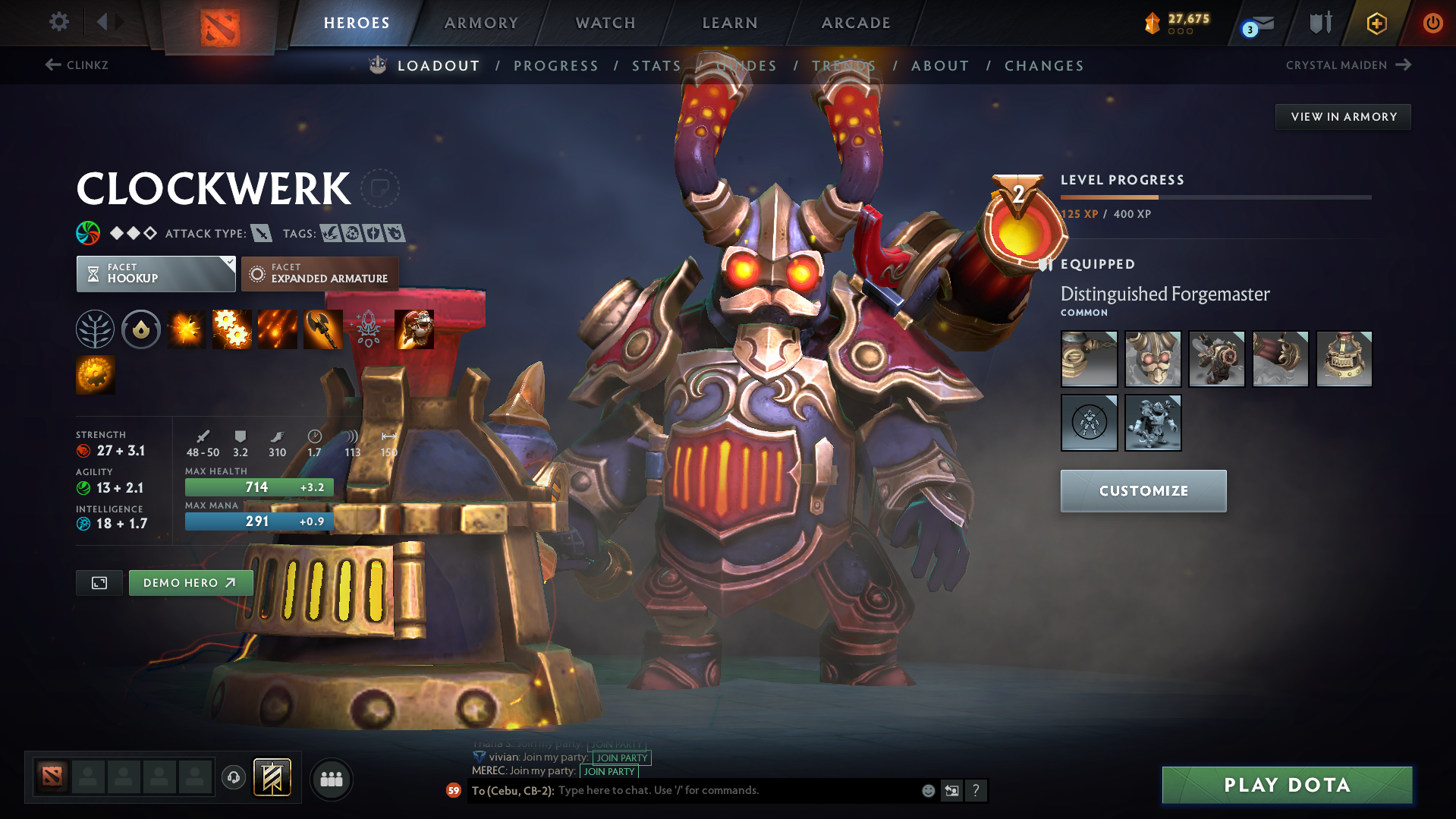1456x819 pixels.
Task: Switch loadout to the persona slot thumbnail
Action: click(x=1153, y=423)
